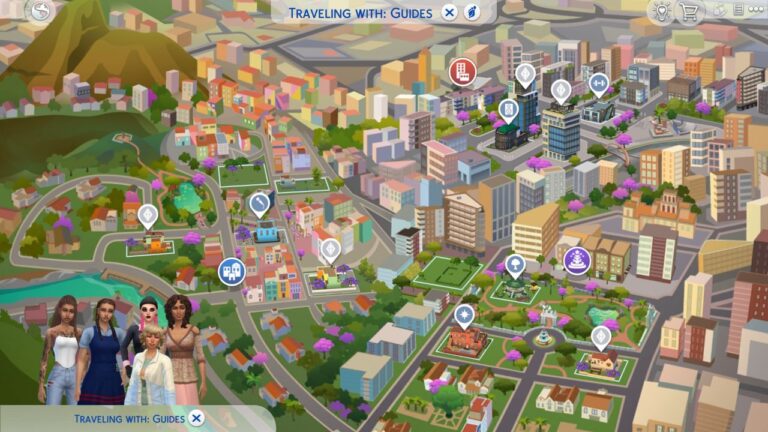Open the lightbulb hints button
Screen dimensions: 768x432
pos(661,12)
